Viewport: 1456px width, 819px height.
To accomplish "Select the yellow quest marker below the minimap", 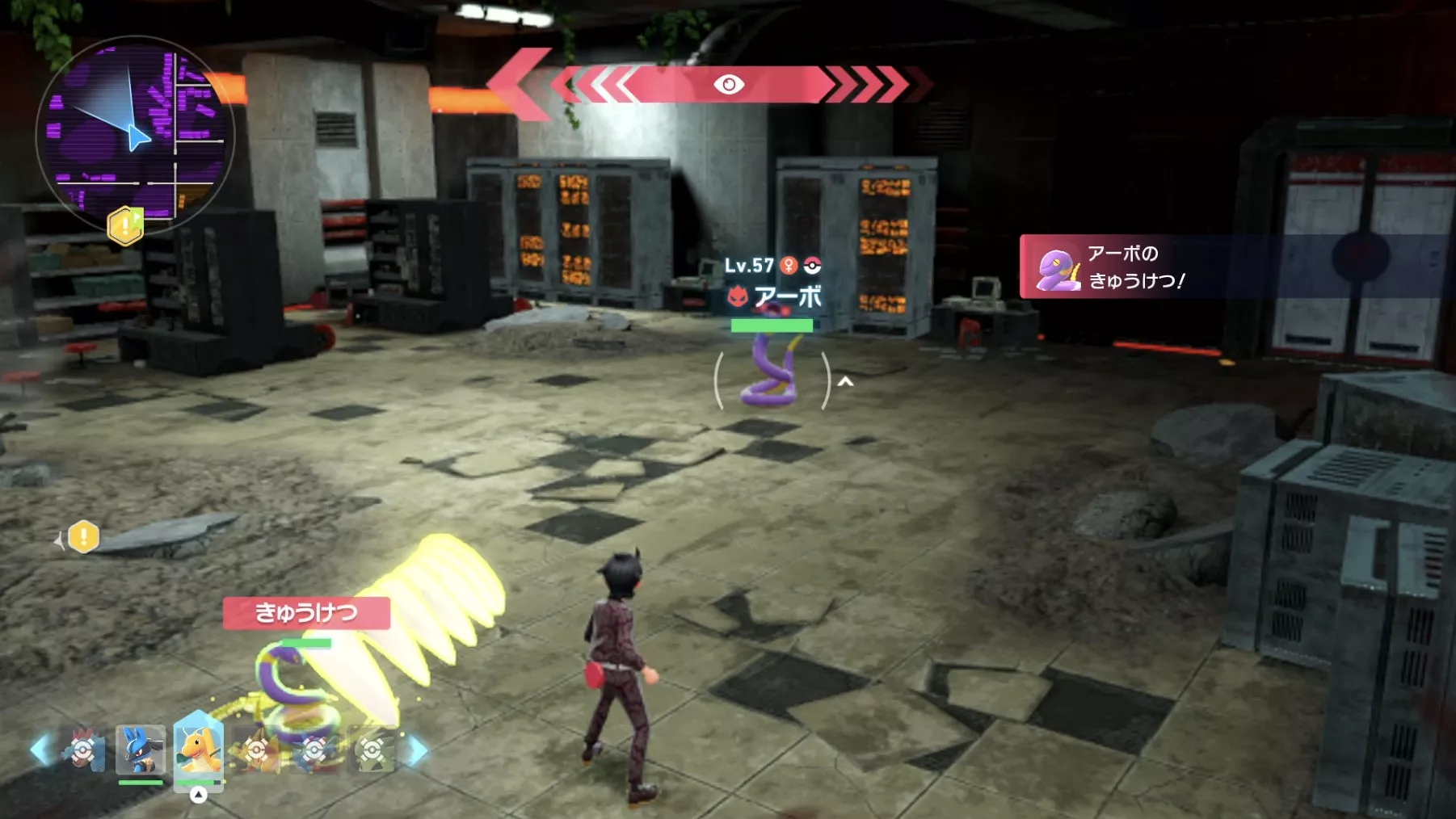I will pos(125,225).
